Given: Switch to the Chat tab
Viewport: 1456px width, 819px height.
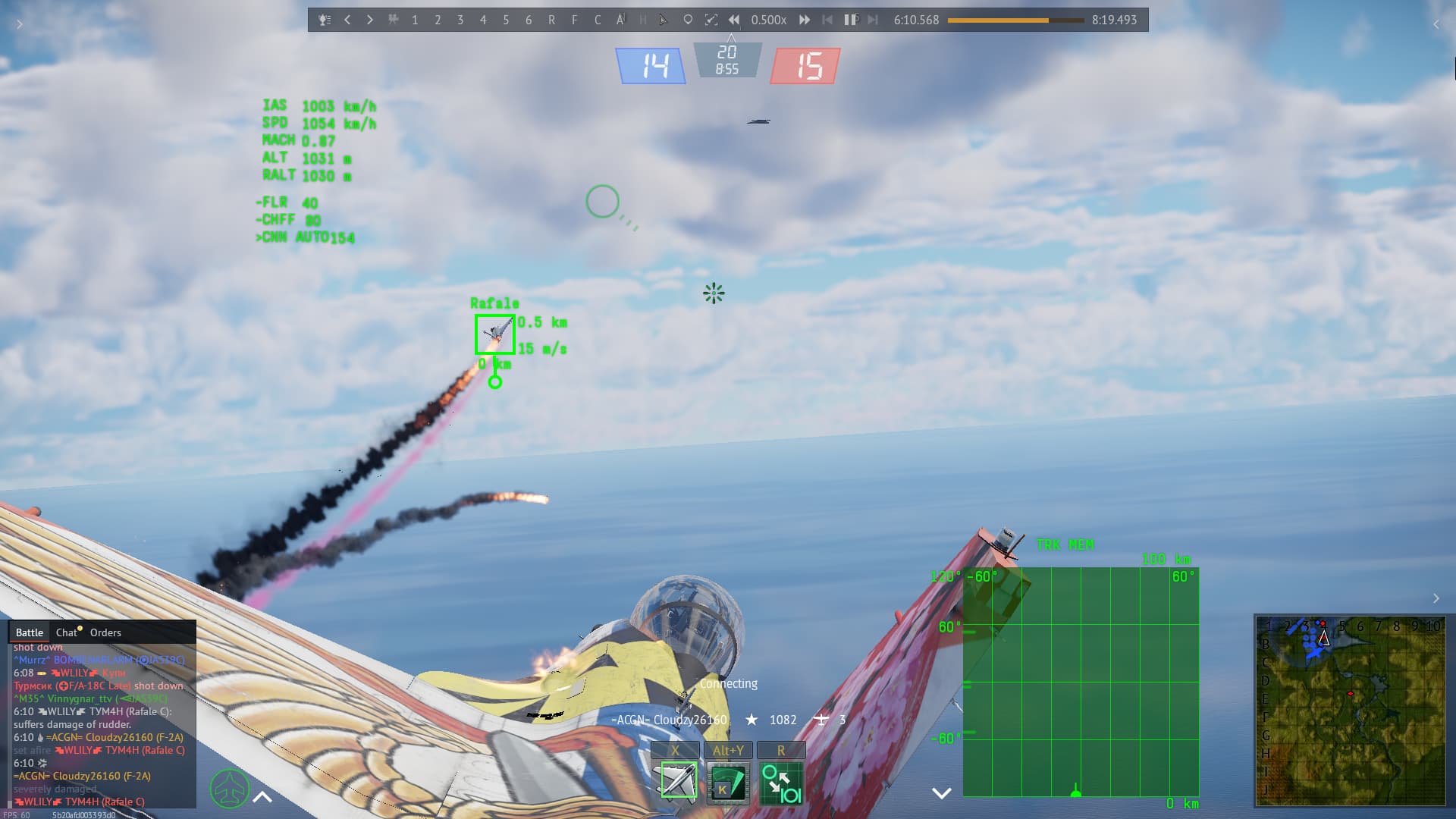Looking at the screenshot, I should pos(67,632).
